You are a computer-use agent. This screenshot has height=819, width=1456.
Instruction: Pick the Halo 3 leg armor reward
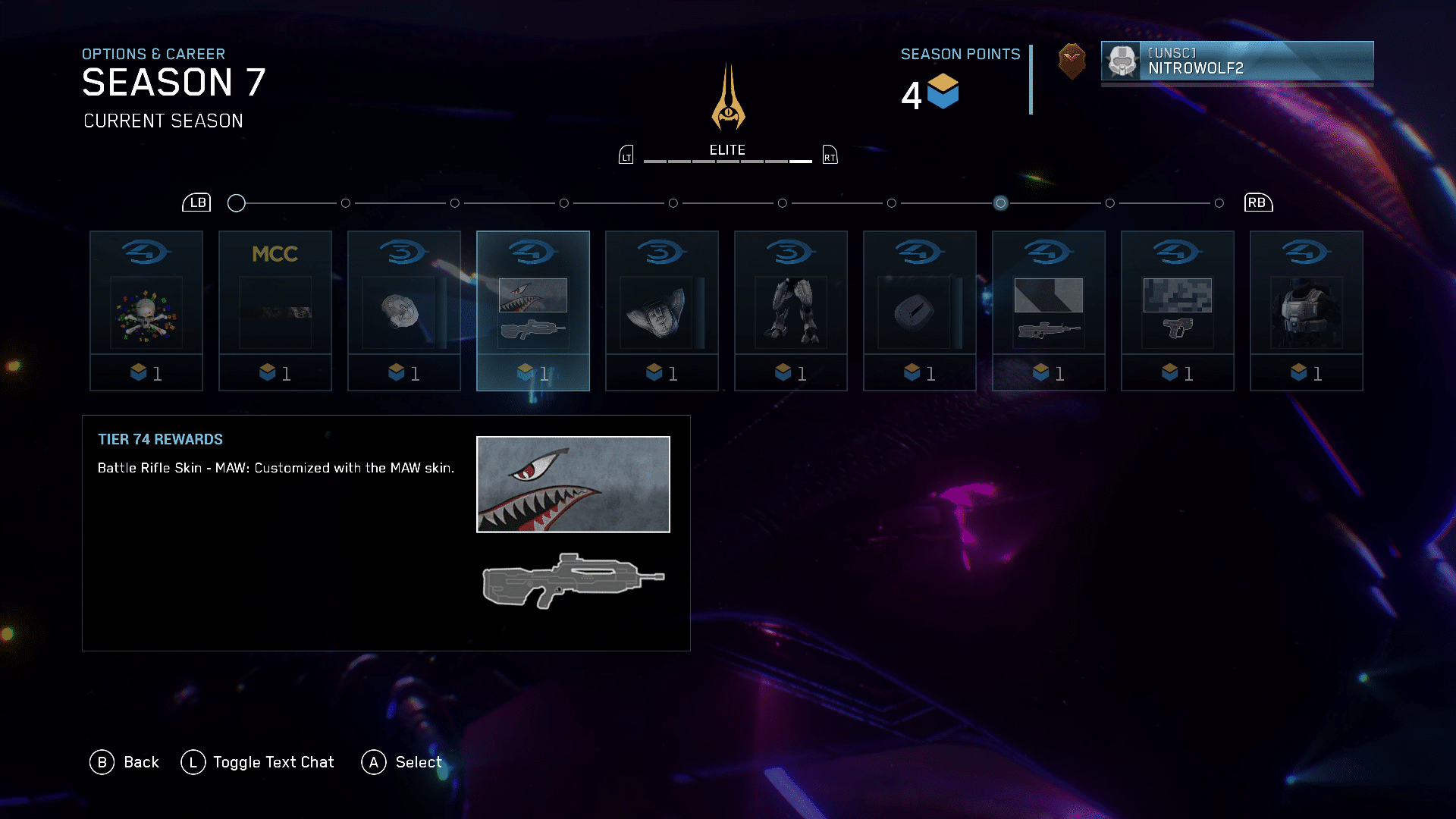(791, 311)
